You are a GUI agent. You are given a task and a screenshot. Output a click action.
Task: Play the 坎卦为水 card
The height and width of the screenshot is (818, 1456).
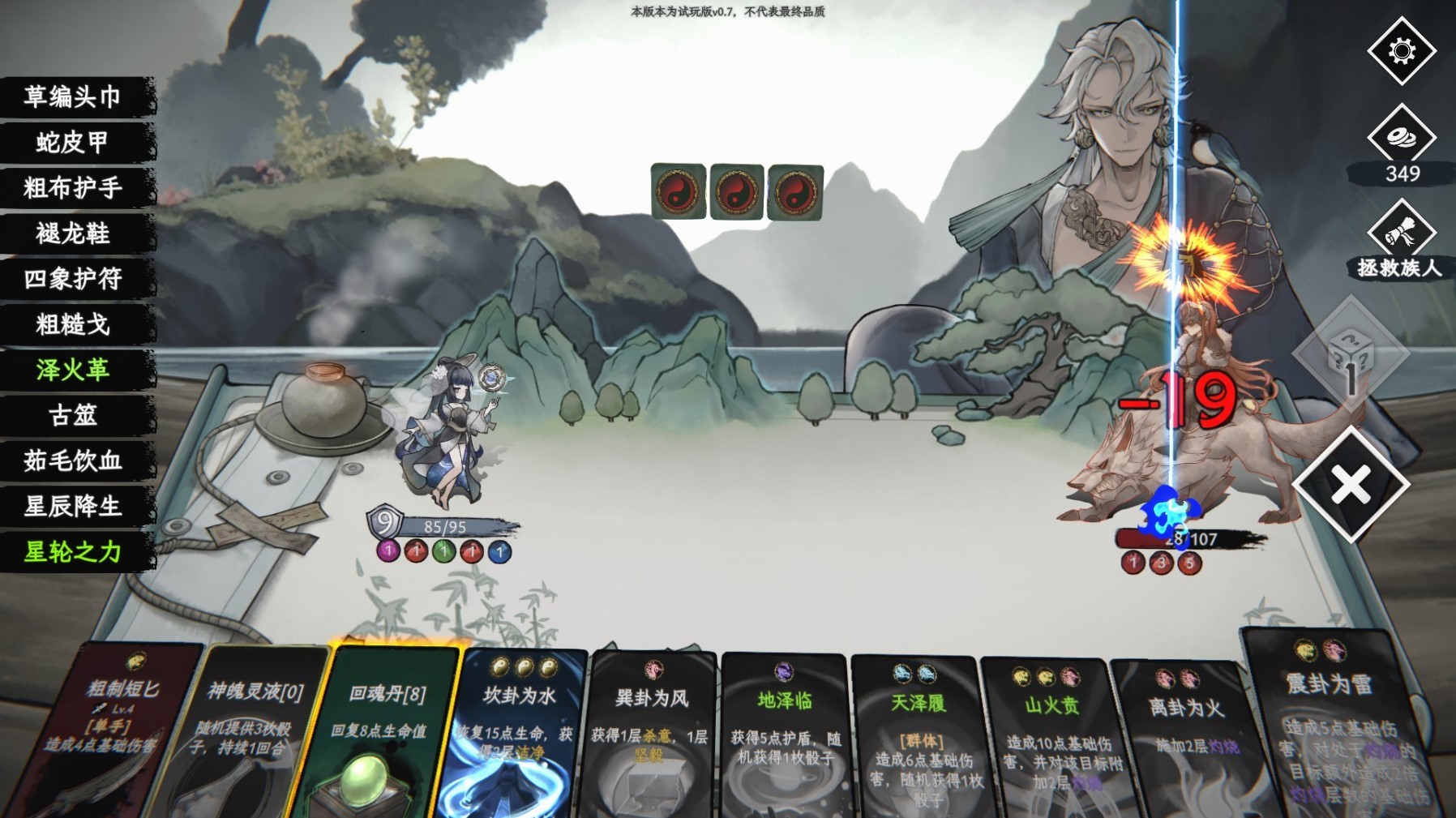[x=519, y=730]
